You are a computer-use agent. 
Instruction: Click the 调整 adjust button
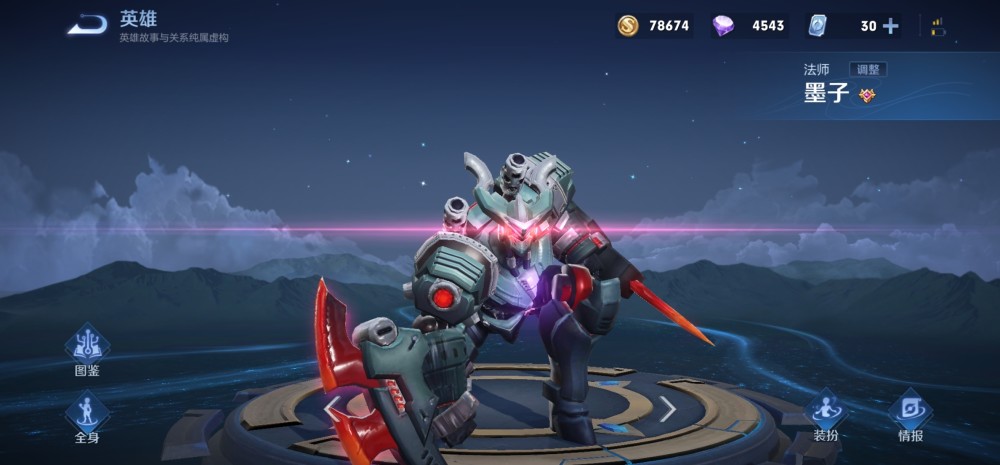pos(868,69)
